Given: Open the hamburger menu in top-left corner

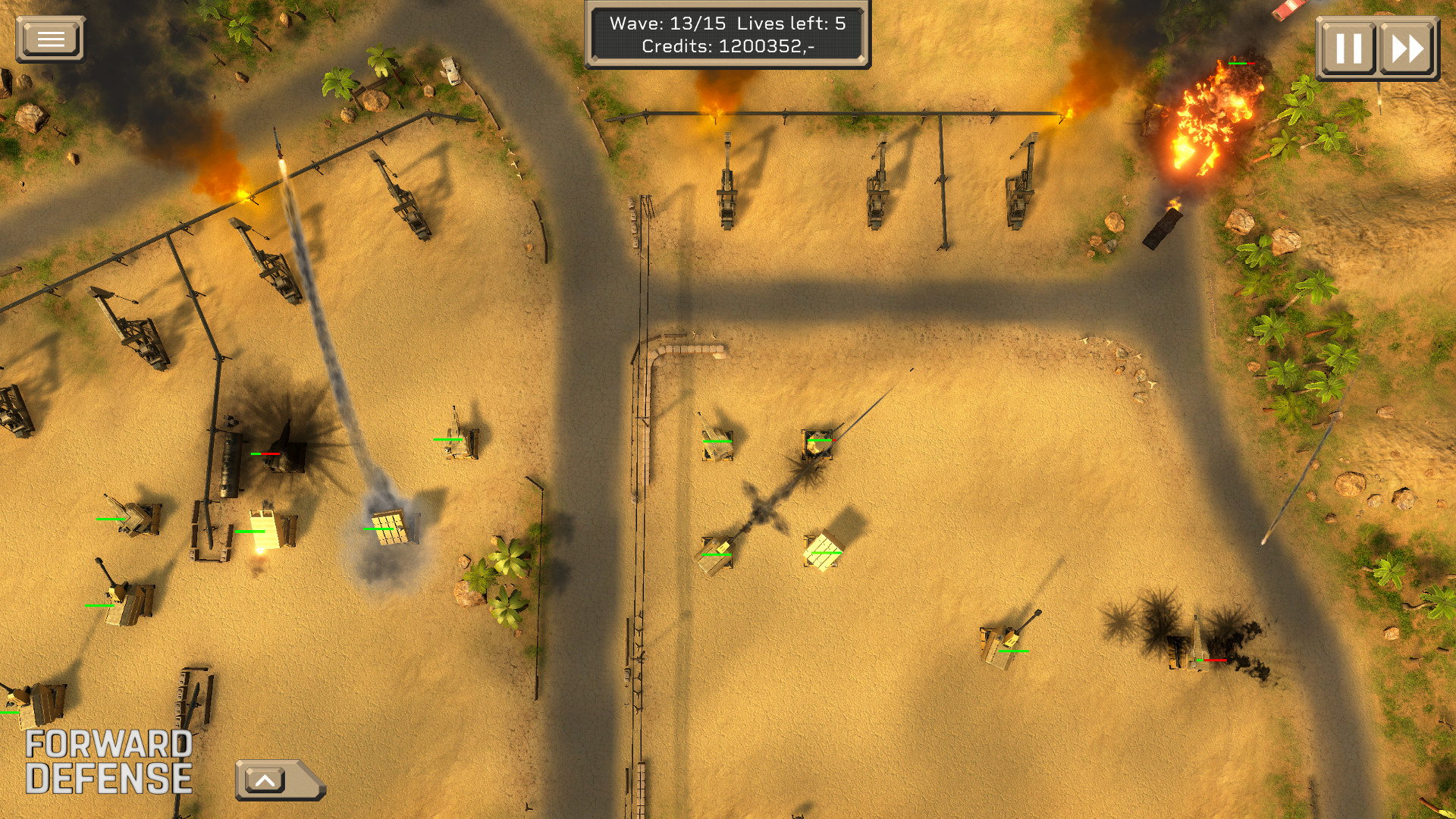Looking at the screenshot, I should pyautogui.click(x=50, y=37).
